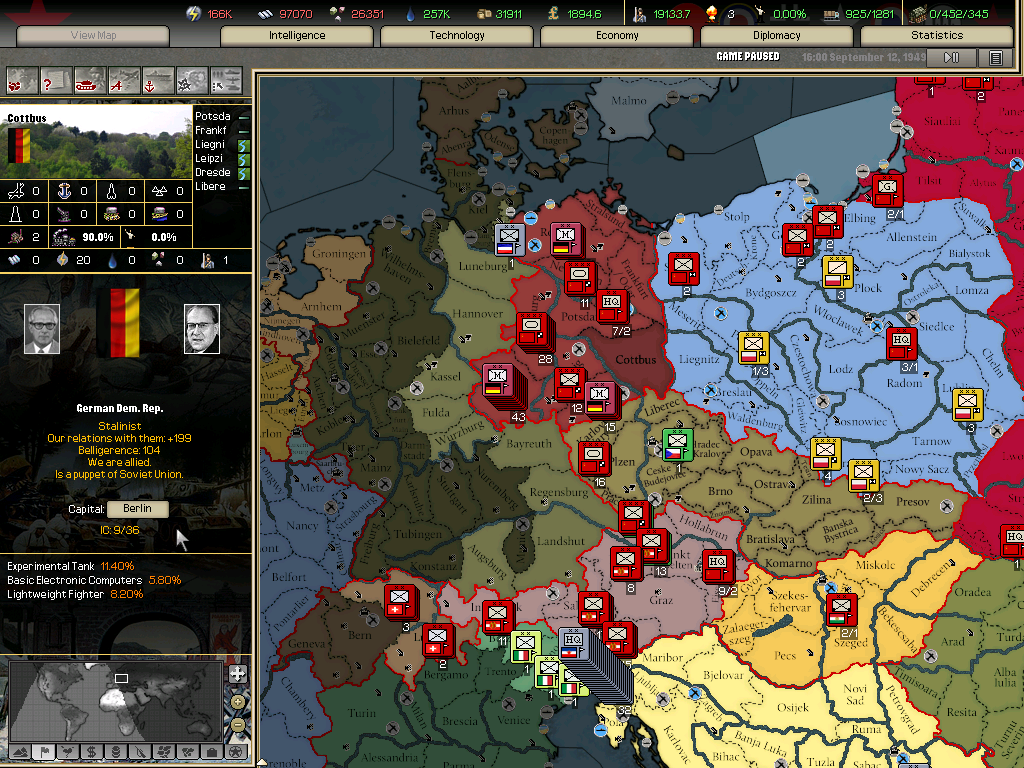
Task: Click the View Map button
Action: (x=94, y=35)
